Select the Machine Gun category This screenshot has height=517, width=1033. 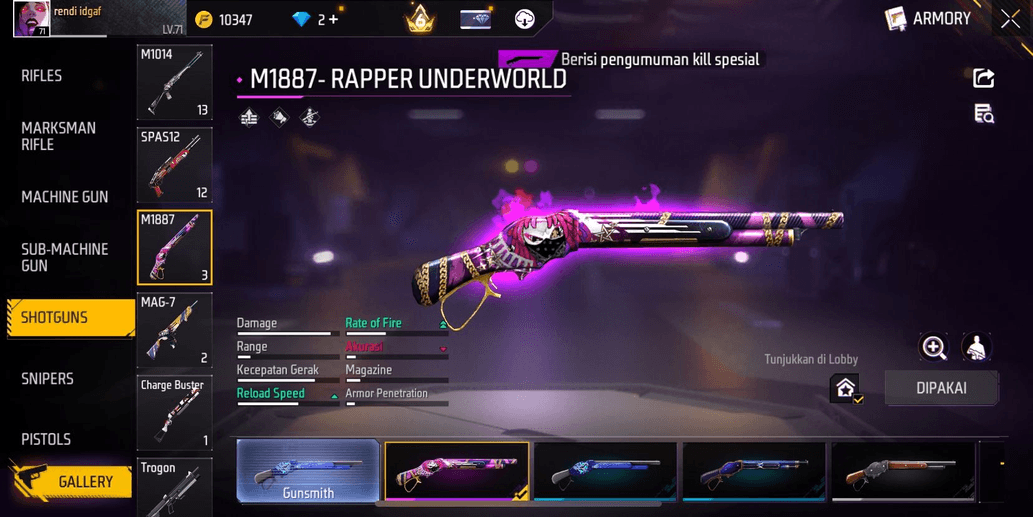65,197
